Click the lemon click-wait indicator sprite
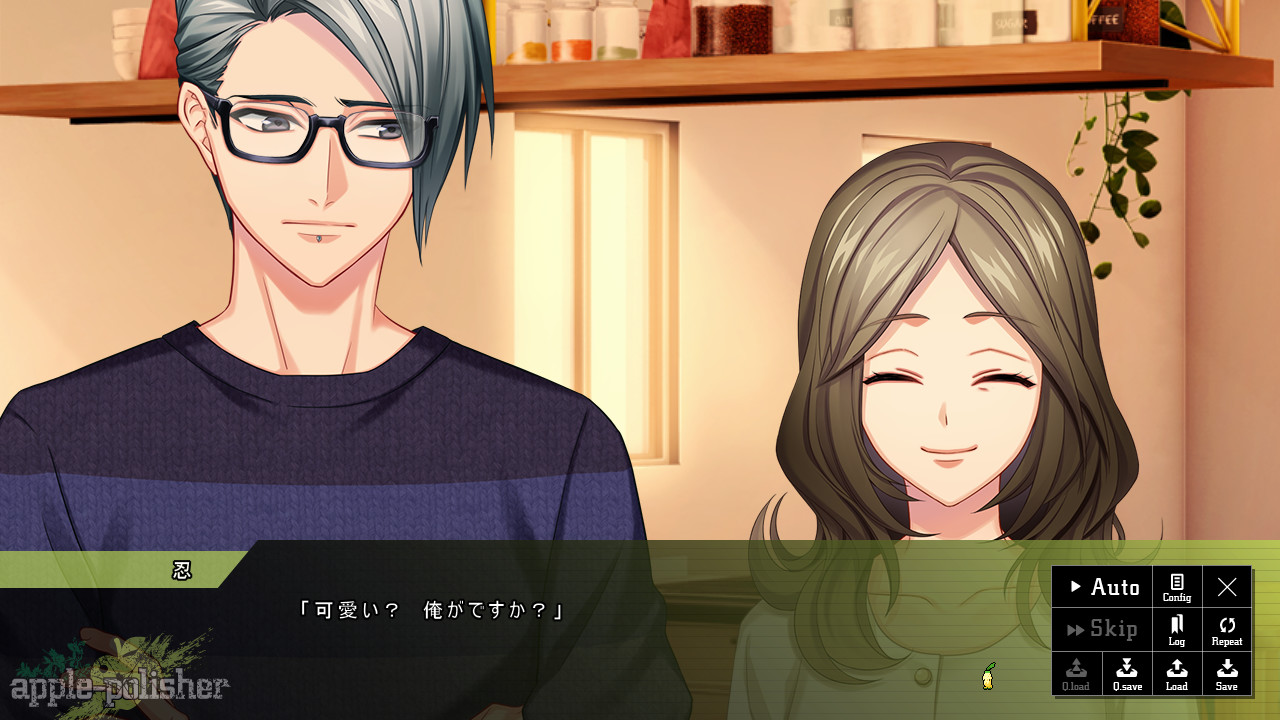The image size is (1280, 720). pos(986,675)
